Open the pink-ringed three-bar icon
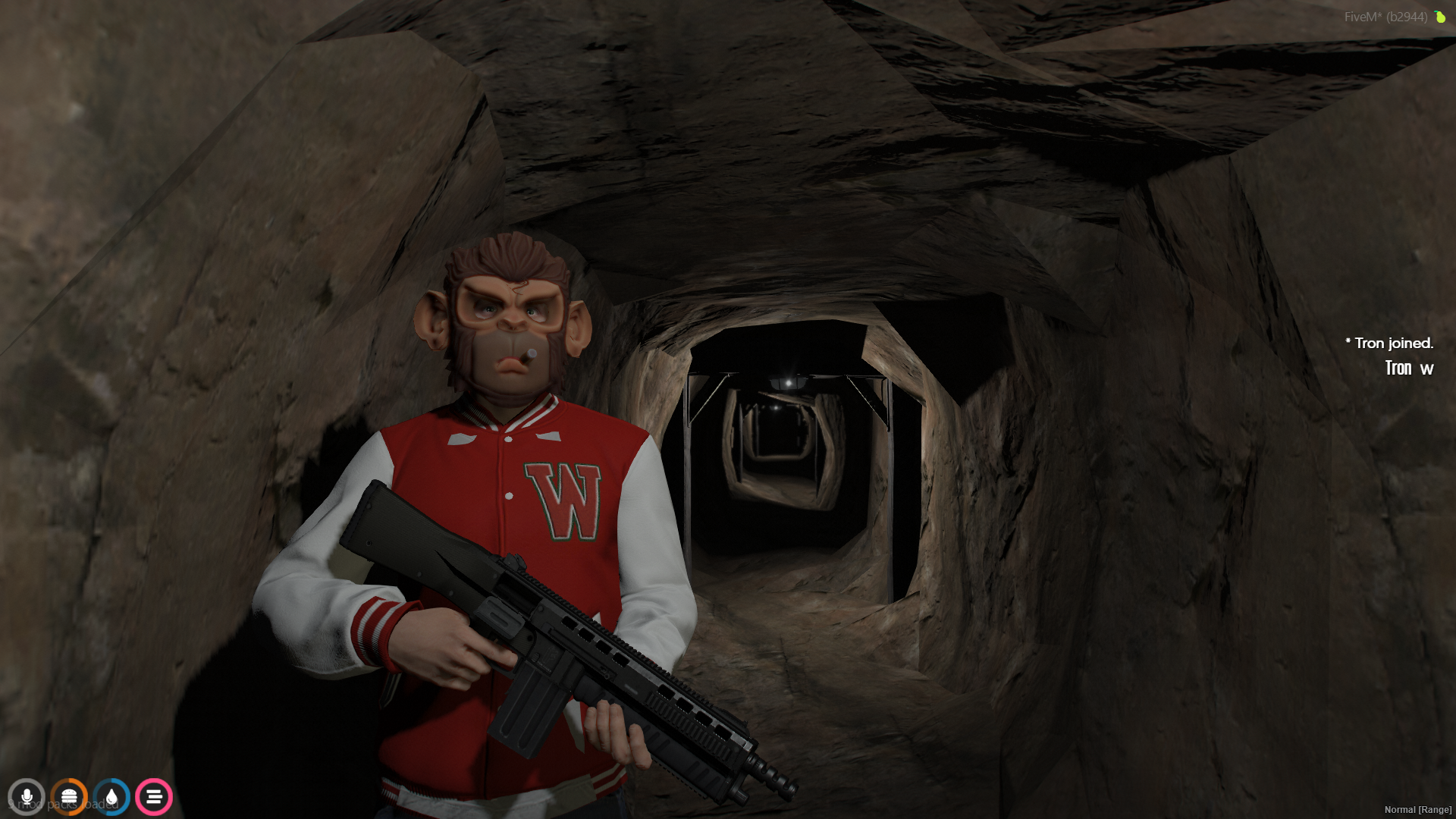This screenshot has width=1456, height=819. click(x=154, y=797)
